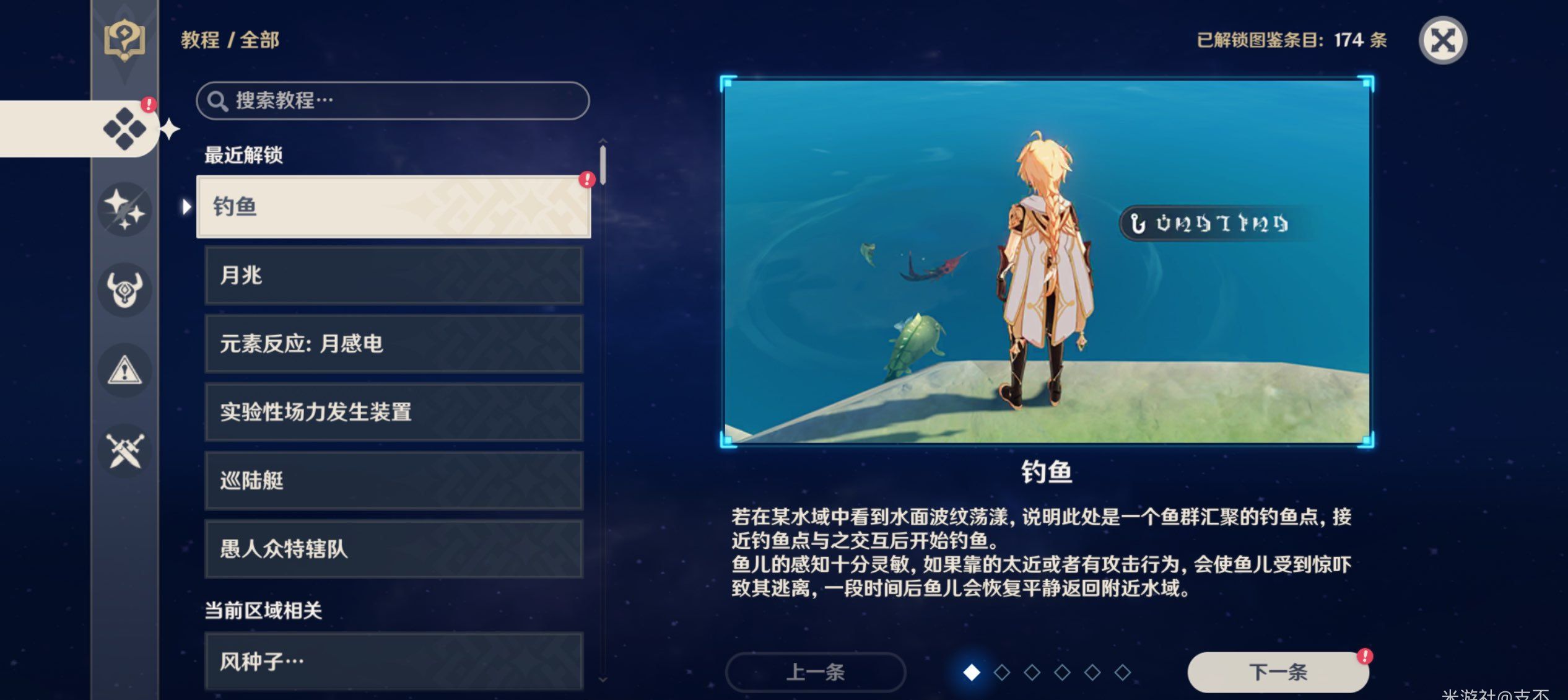Show the 愚人众特辖队 tutorial
Viewport: 1568px width, 700px height.
coord(393,549)
